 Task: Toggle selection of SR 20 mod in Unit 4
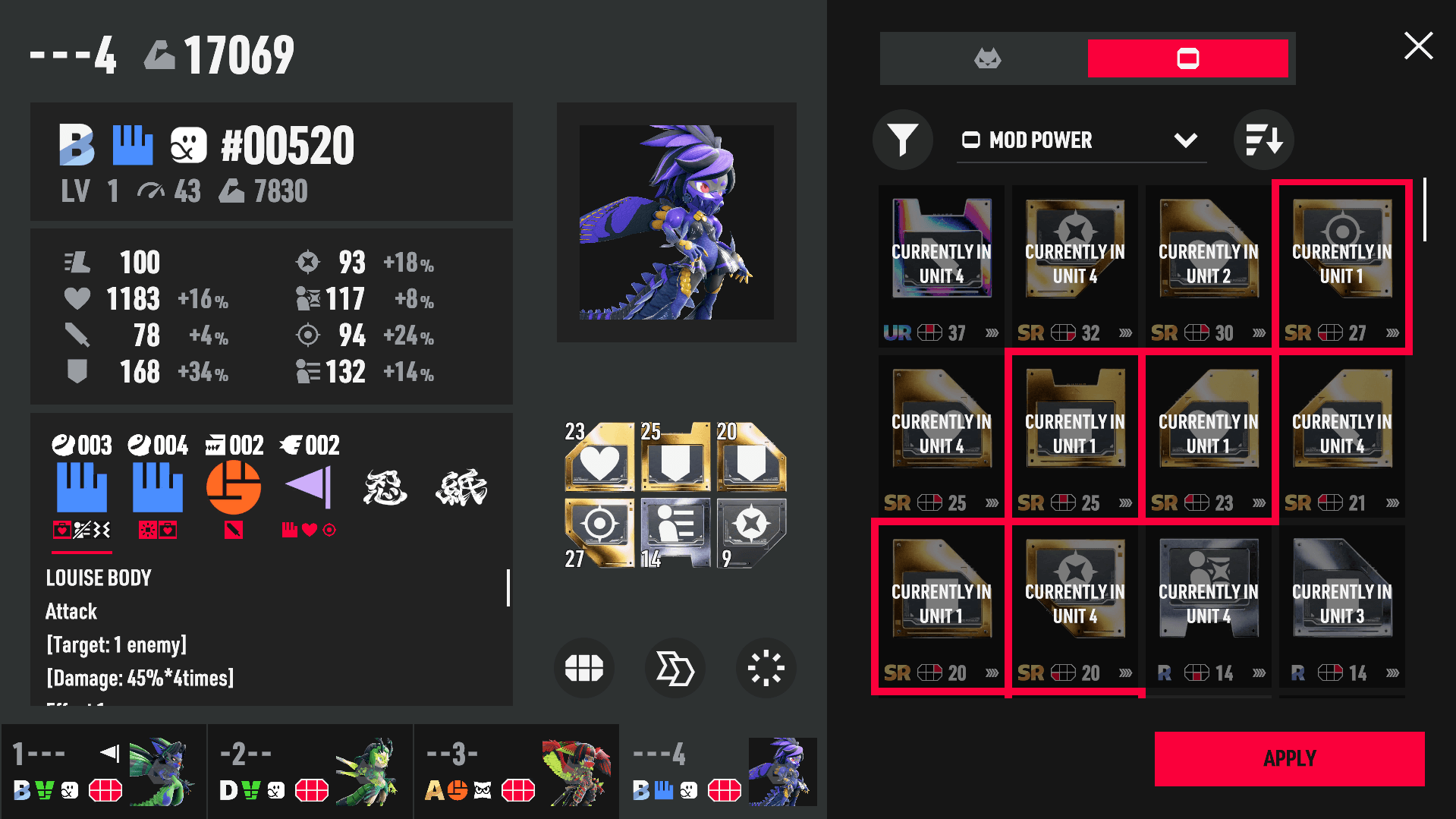[1074, 600]
